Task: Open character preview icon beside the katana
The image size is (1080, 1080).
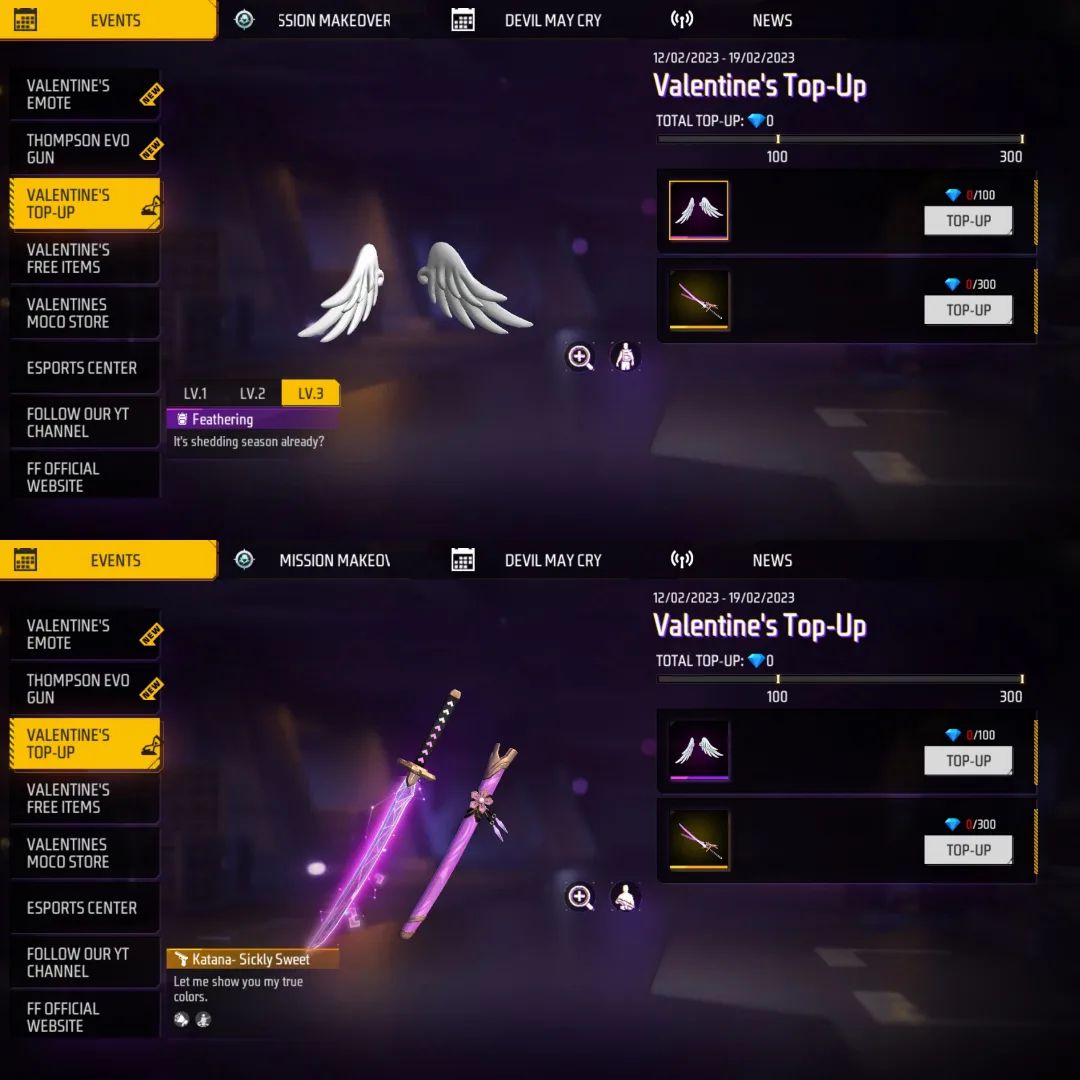Action: click(625, 897)
